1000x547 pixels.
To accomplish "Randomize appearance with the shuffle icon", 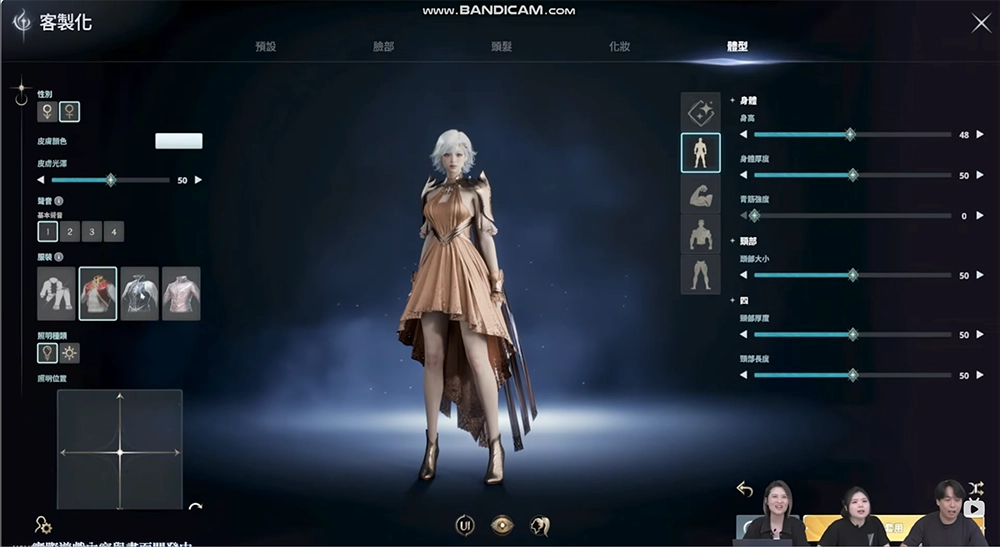I will pos(976,488).
